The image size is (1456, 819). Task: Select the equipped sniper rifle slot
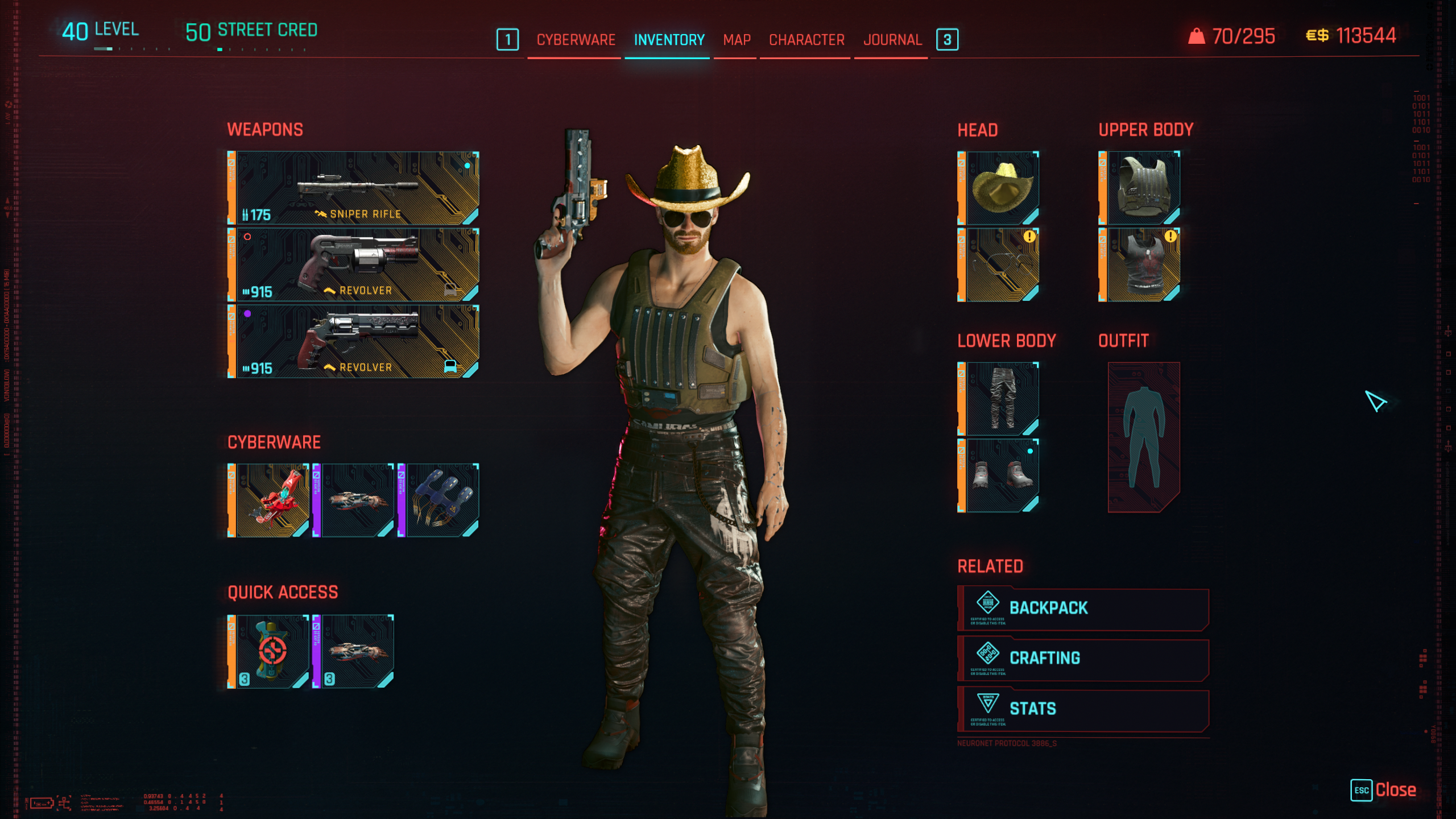tap(353, 188)
